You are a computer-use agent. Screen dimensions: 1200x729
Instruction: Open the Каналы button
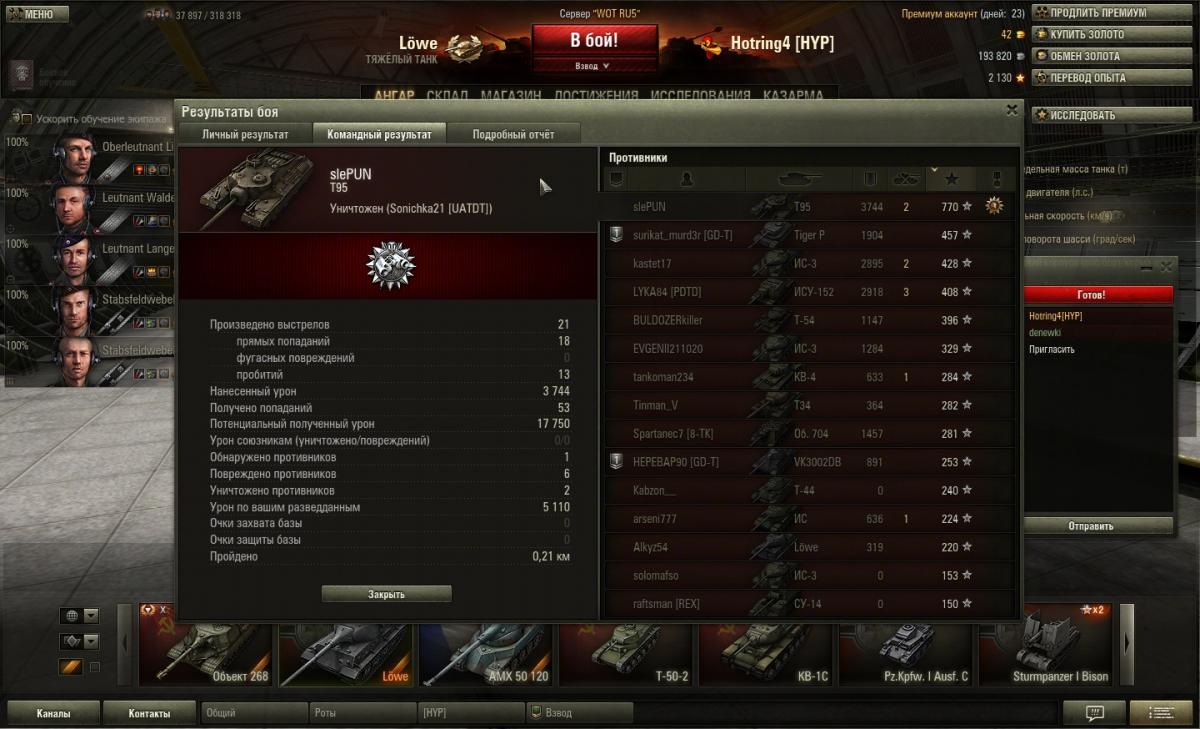(53, 713)
